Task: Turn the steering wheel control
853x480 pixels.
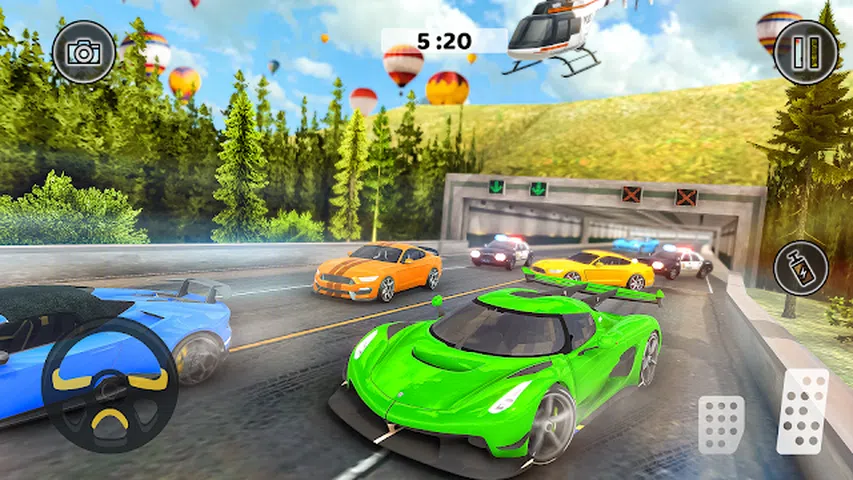Action: coord(110,385)
